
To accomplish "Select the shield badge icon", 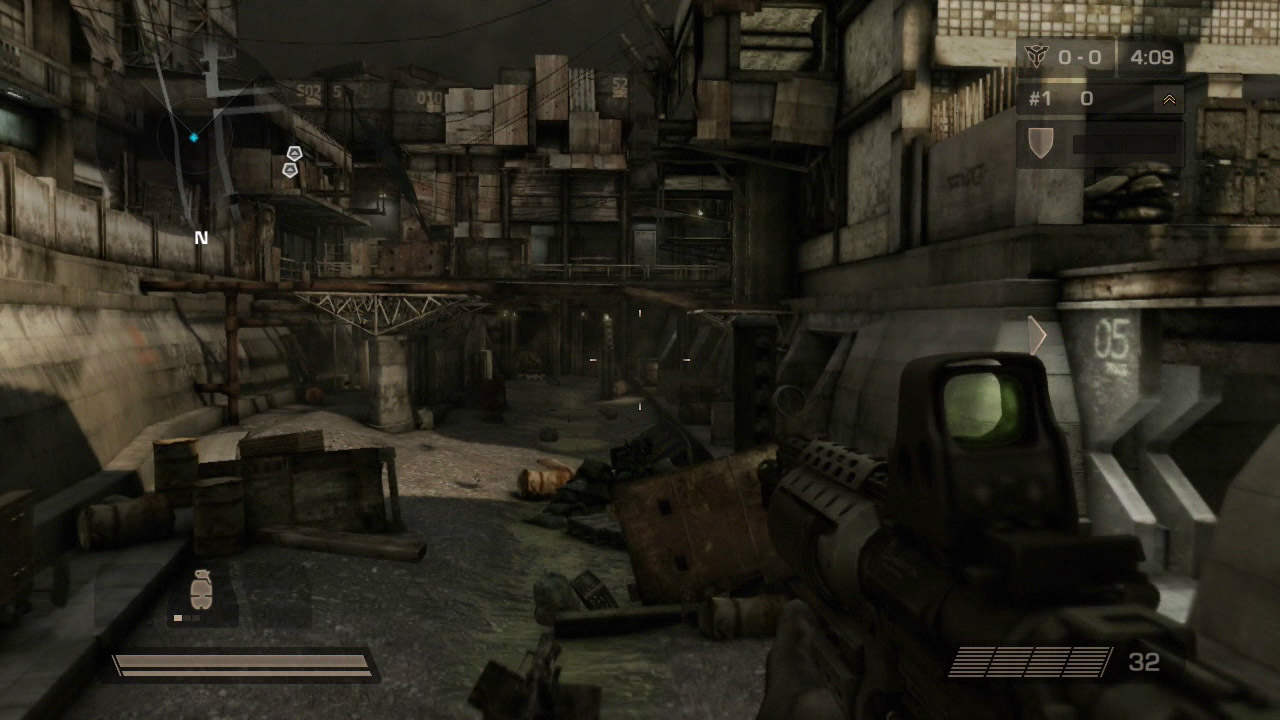I will (1040, 142).
